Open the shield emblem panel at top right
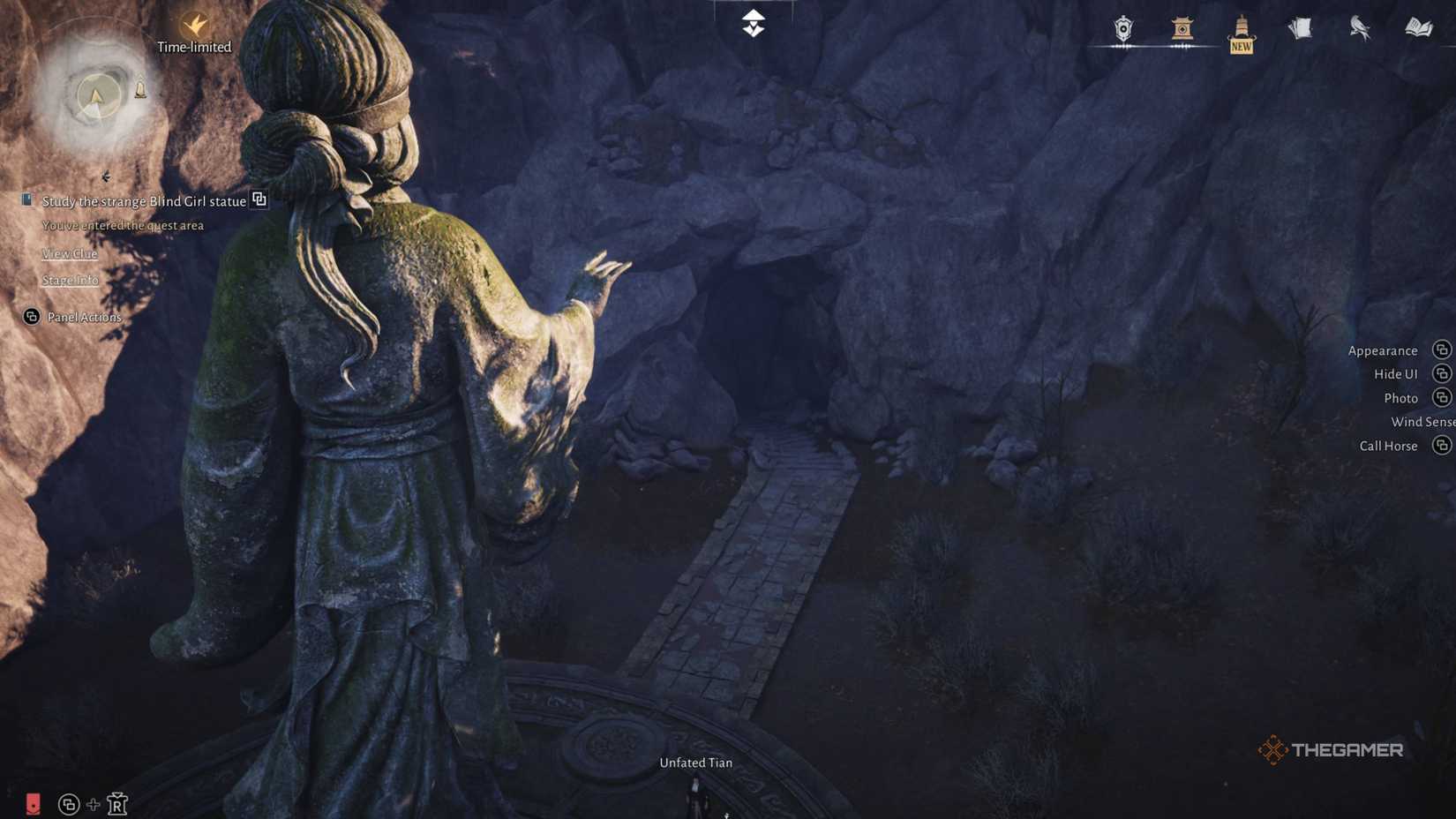The image size is (1456, 819). (1122, 28)
